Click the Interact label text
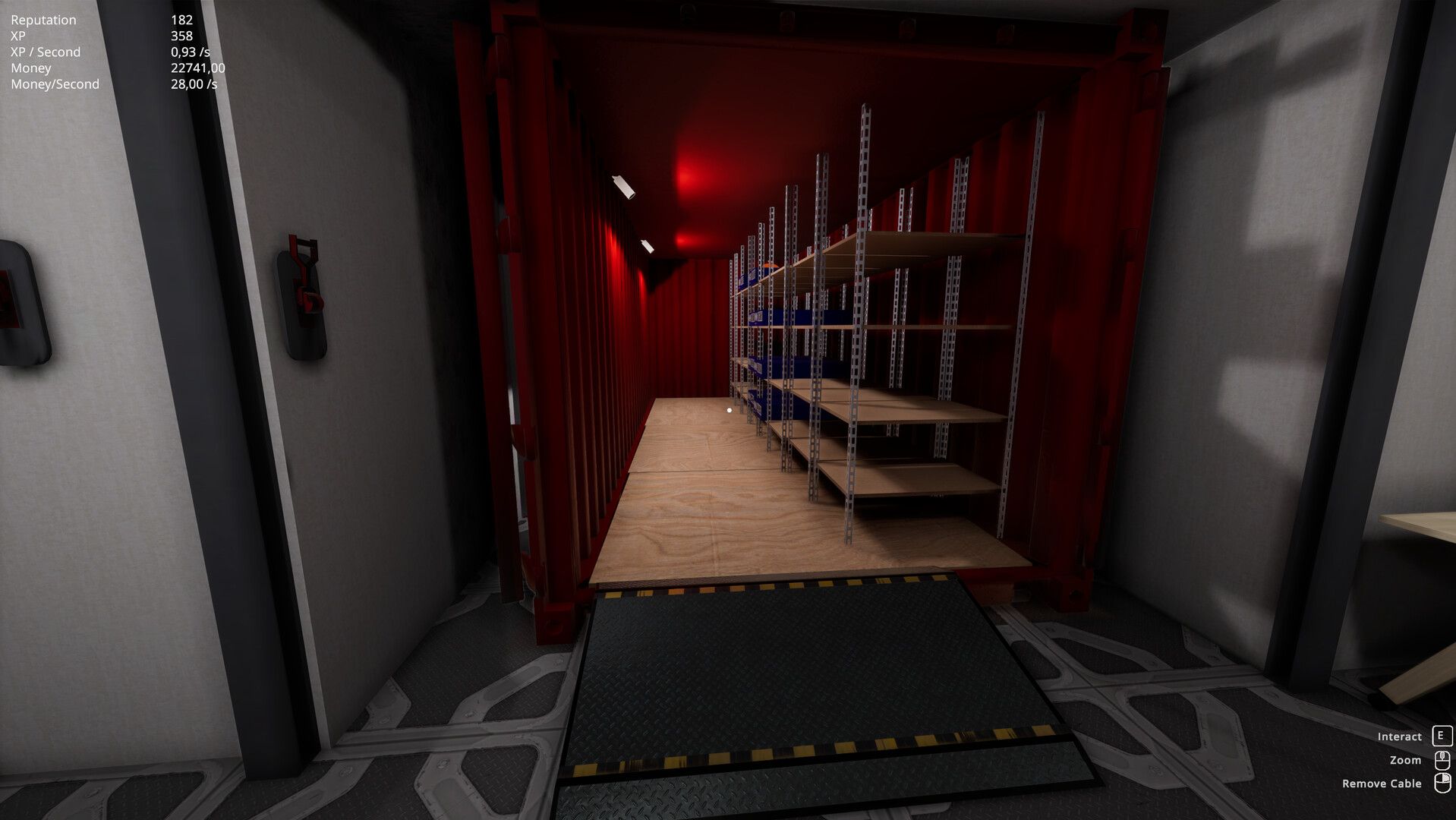Screen dimensions: 1456x820 pyautogui.click(x=1400, y=736)
